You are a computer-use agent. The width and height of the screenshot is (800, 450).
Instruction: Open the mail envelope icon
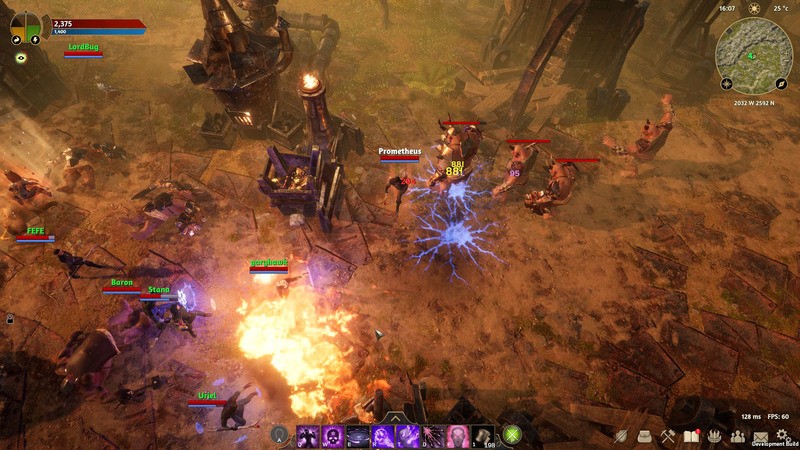(x=761, y=436)
